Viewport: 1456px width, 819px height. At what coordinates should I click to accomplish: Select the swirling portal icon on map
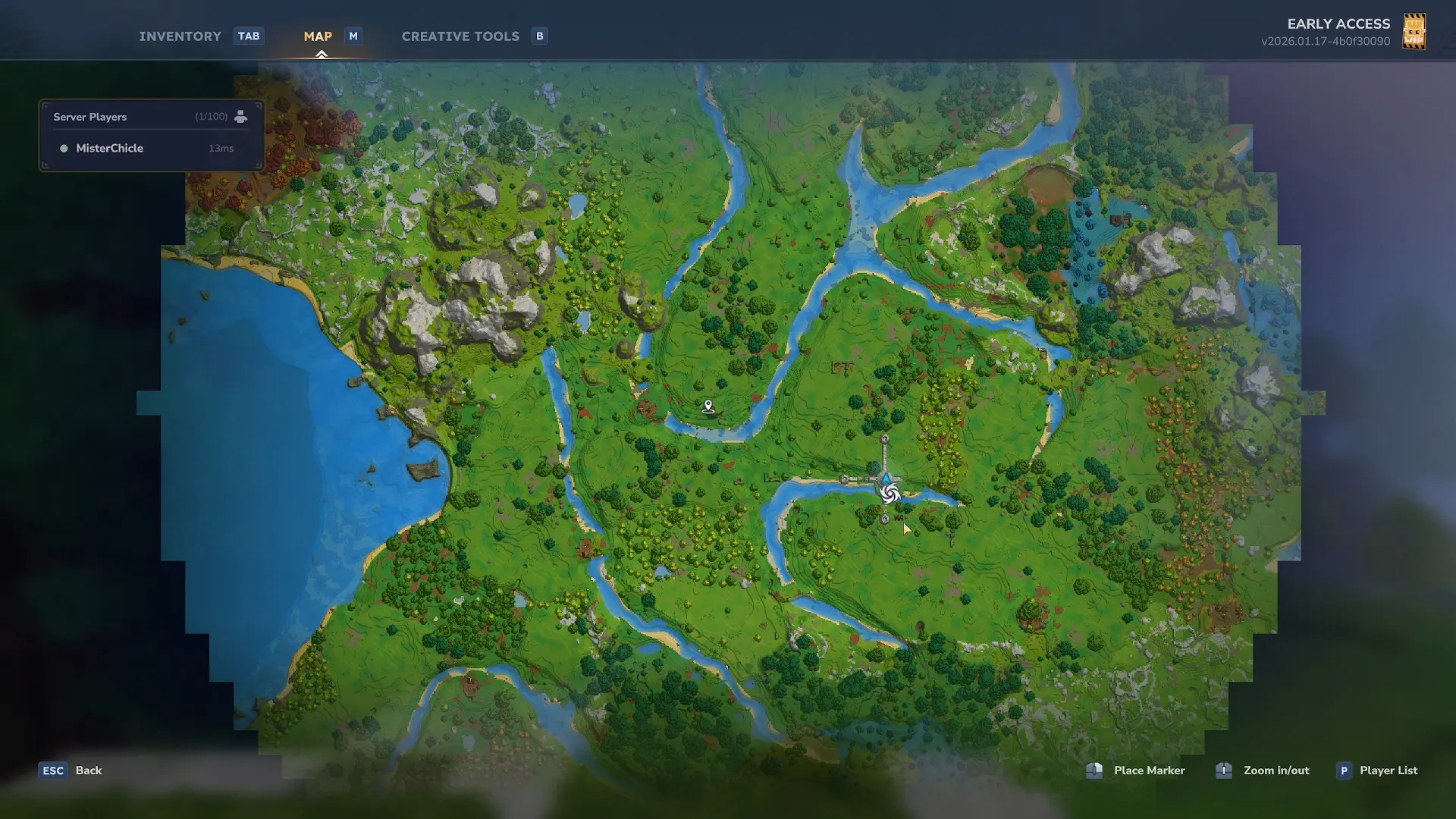pos(890,494)
